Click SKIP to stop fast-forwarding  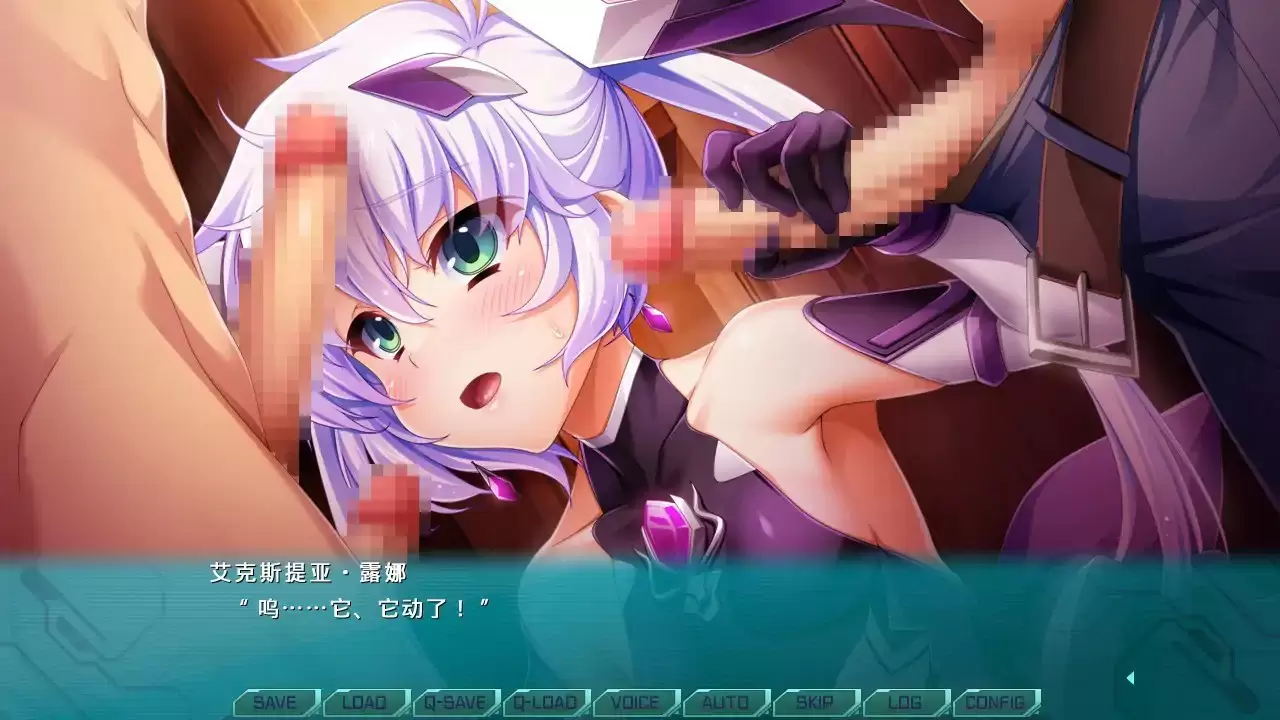pos(817,702)
